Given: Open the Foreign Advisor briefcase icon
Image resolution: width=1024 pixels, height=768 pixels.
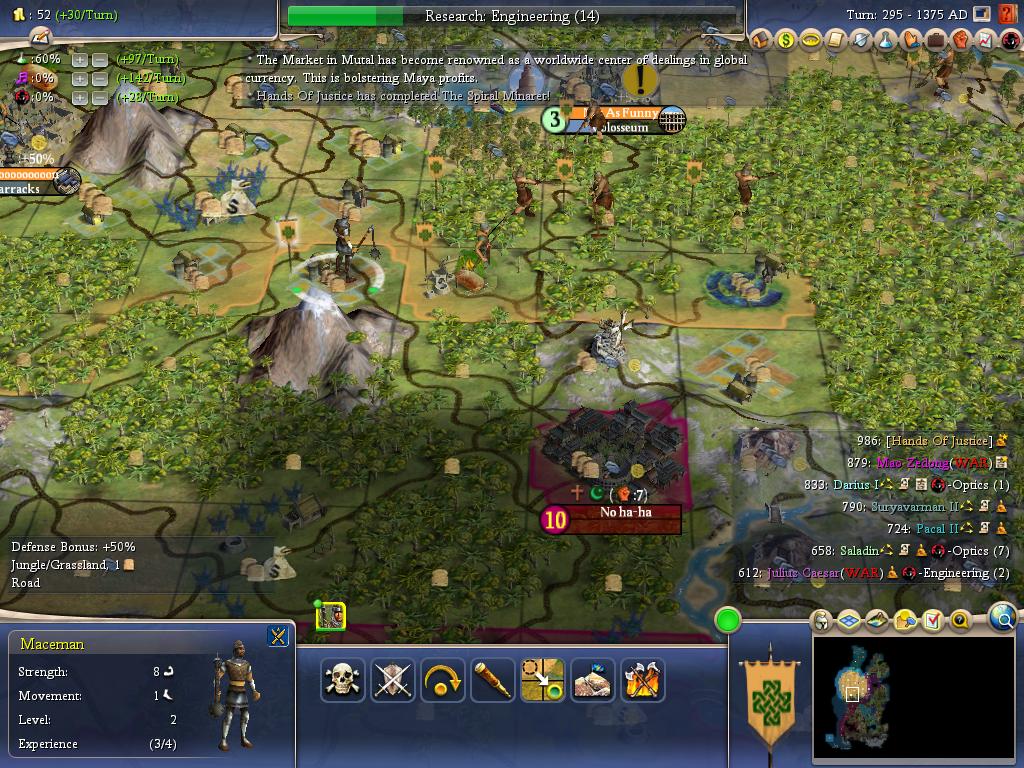Looking at the screenshot, I should (936, 40).
